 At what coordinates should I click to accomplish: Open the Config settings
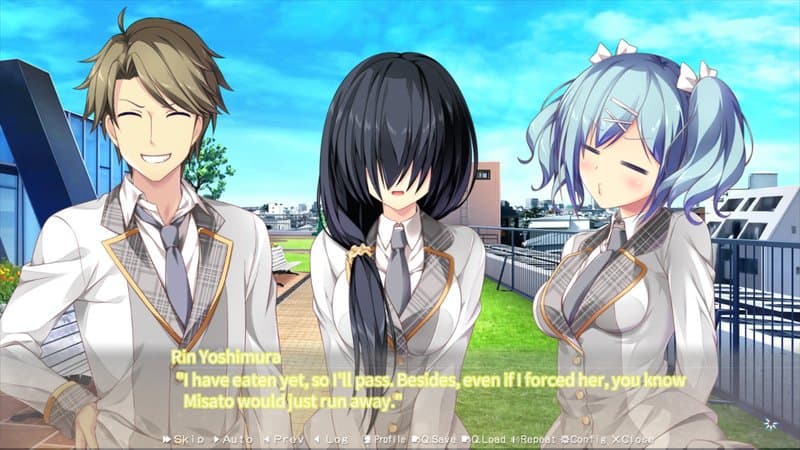point(585,439)
